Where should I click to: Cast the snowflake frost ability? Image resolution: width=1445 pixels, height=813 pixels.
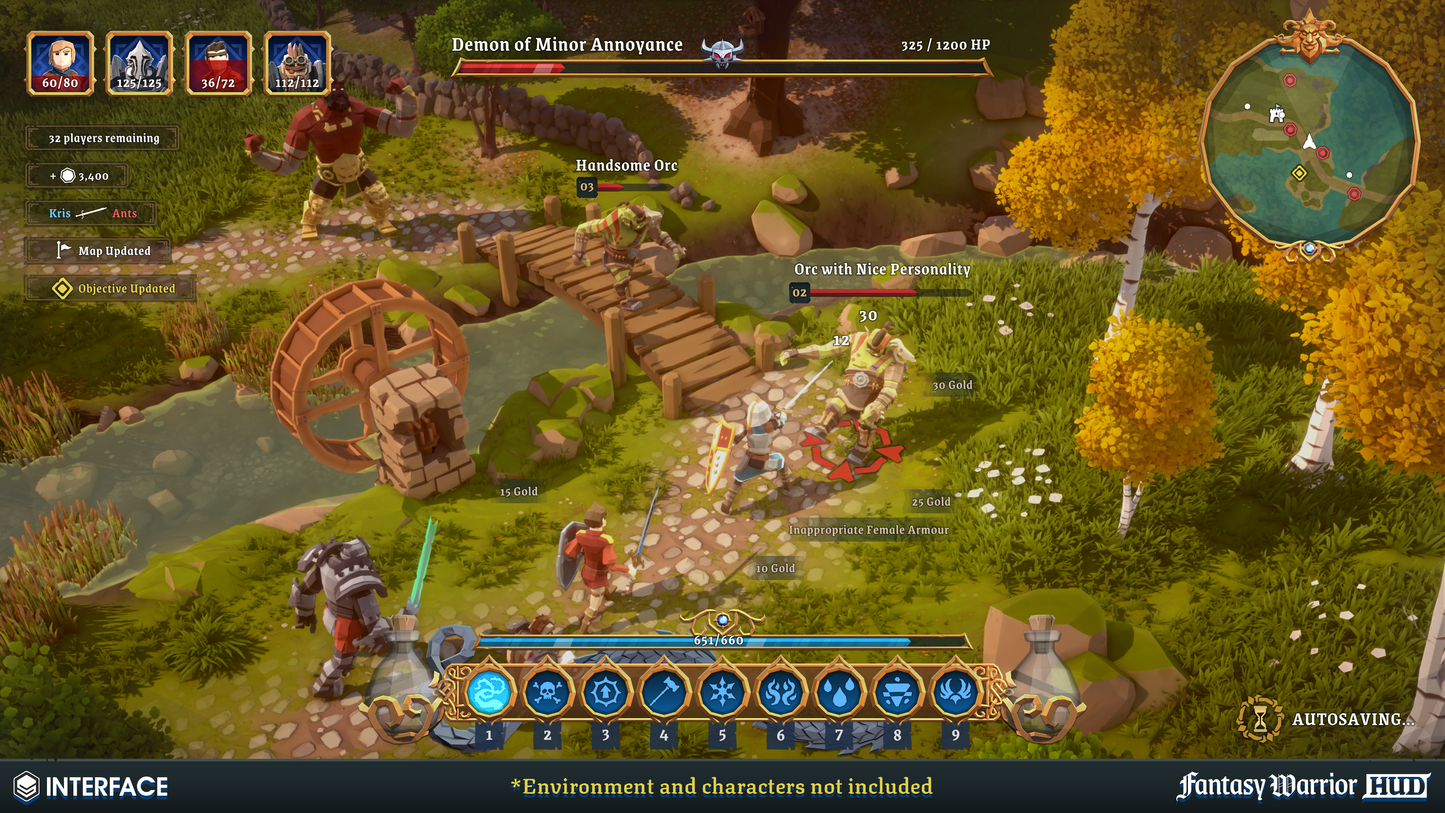tap(721, 691)
